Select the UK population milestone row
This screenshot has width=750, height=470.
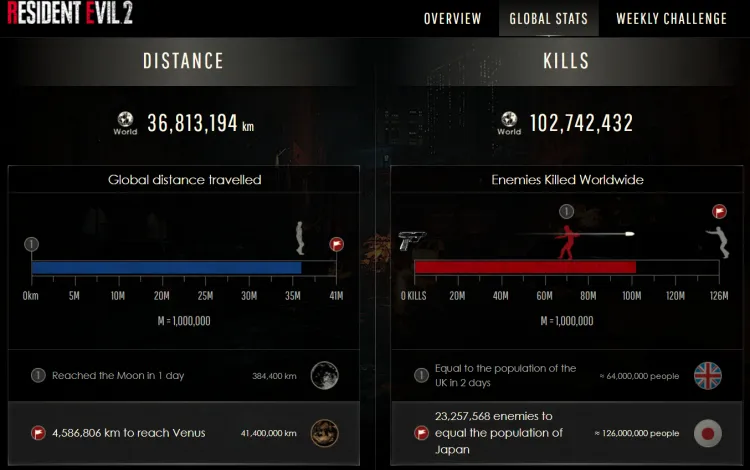[567, 376]
